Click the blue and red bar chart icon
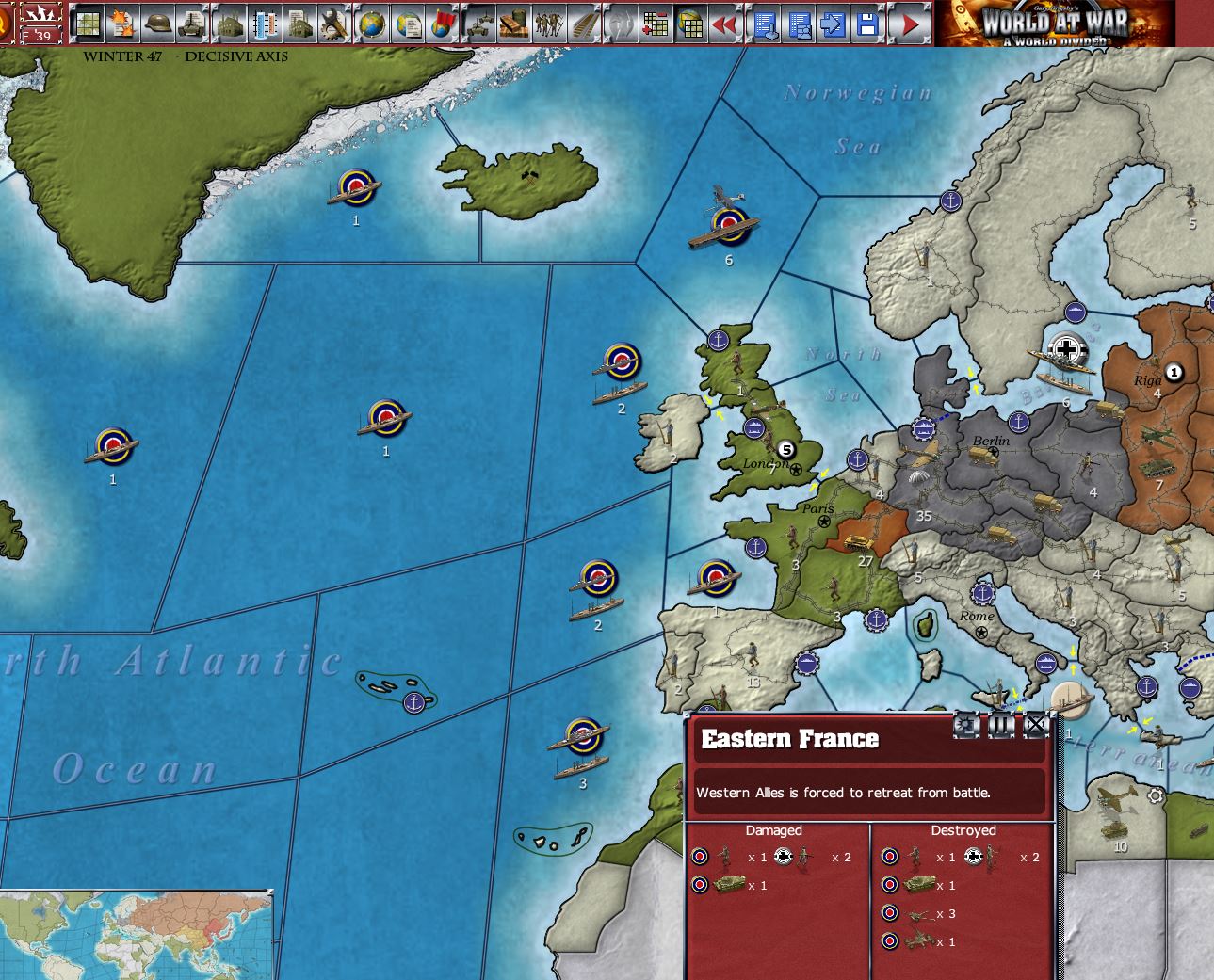 (x=265, y=24)
